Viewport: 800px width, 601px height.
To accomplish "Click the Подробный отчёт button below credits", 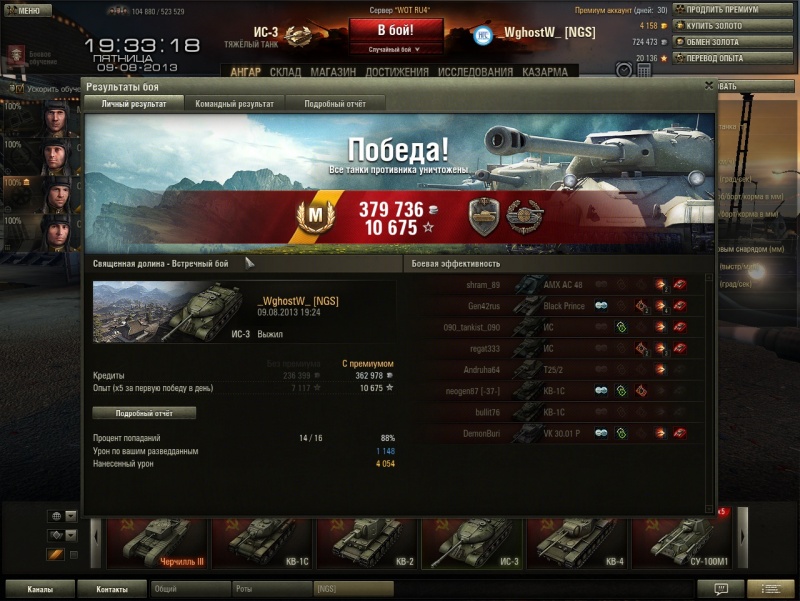I will 144,412.
